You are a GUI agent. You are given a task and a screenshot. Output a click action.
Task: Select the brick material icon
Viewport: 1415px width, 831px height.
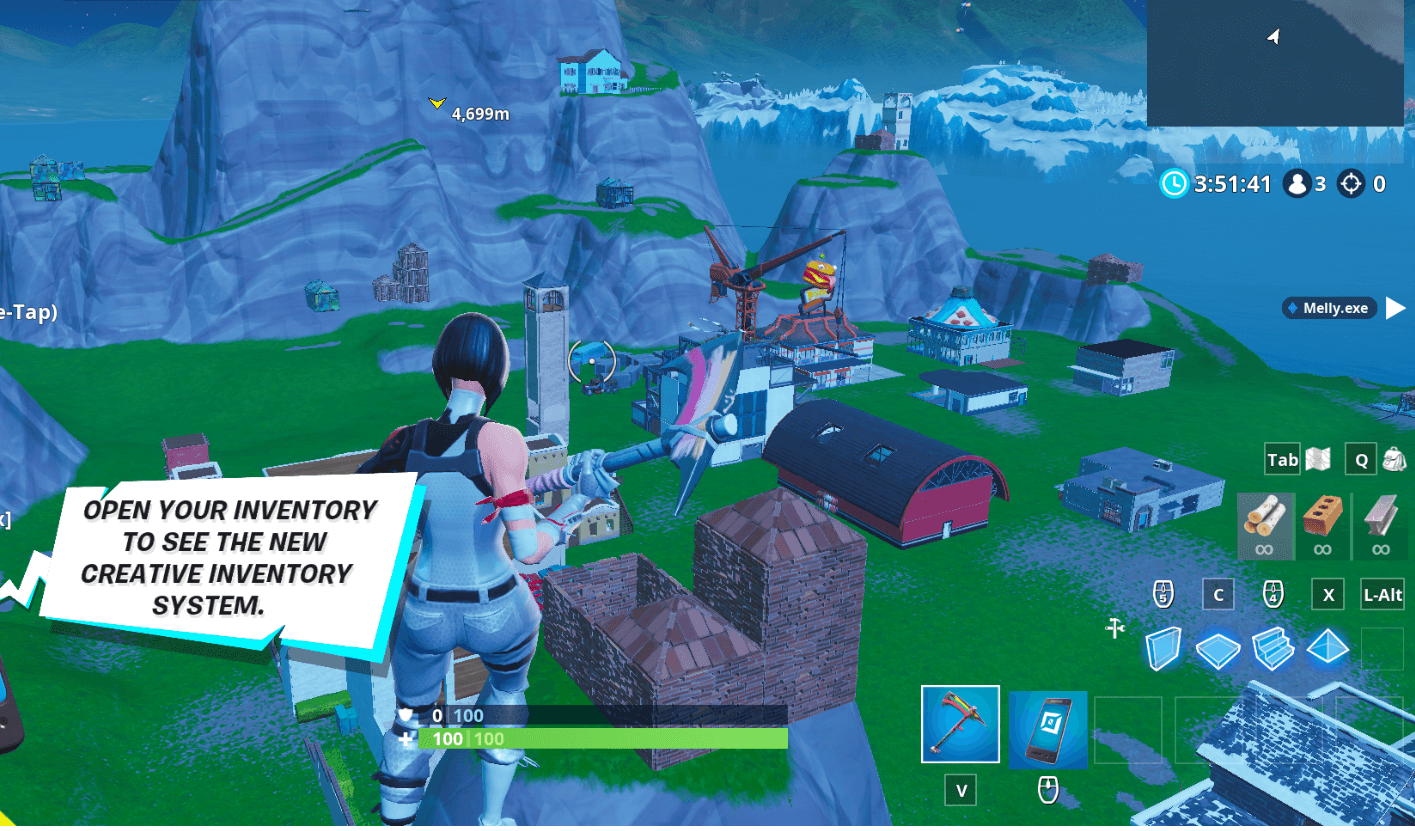(1322, 525)
